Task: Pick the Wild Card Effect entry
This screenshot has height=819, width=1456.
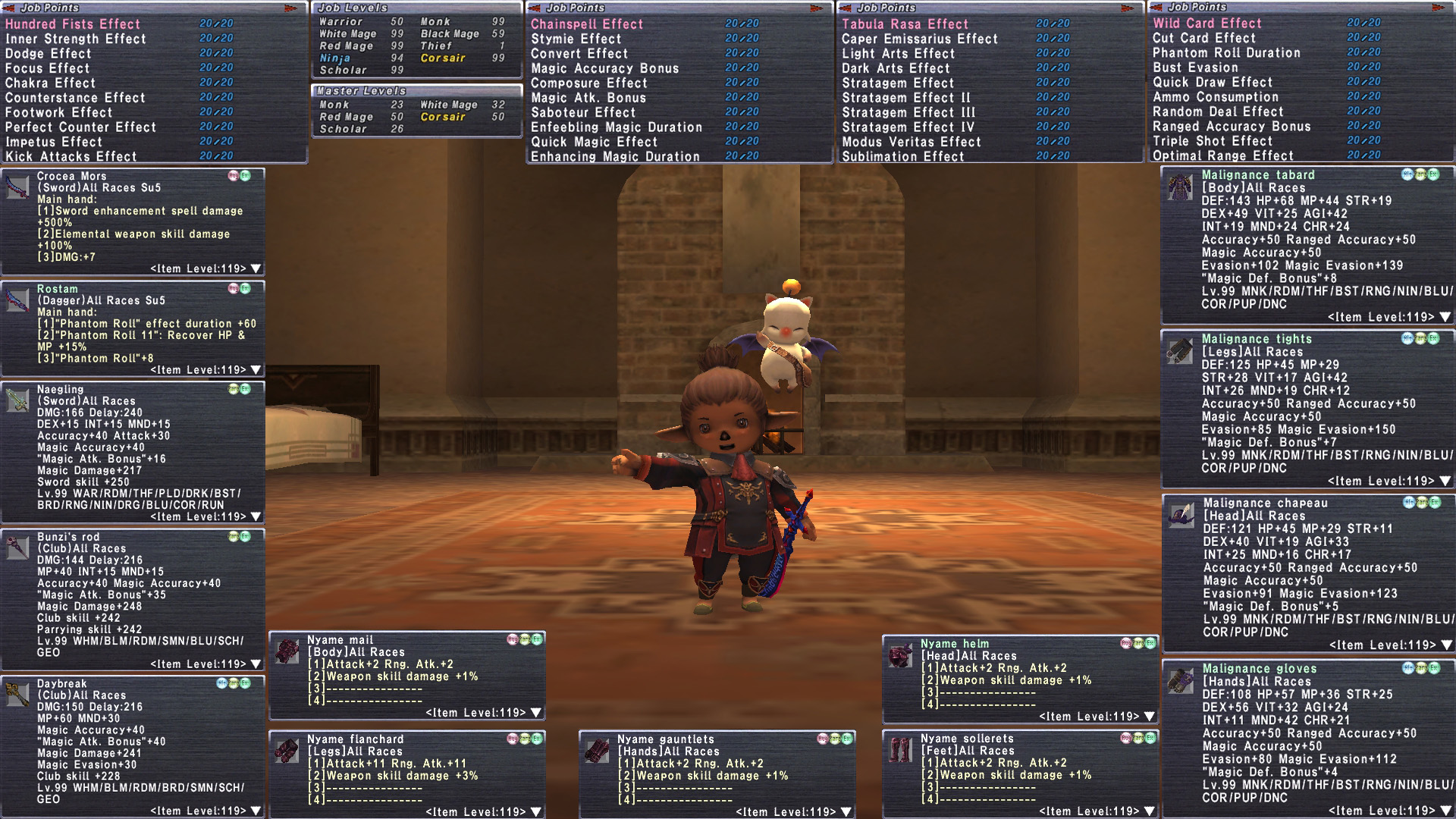Action: (1207, 24)
